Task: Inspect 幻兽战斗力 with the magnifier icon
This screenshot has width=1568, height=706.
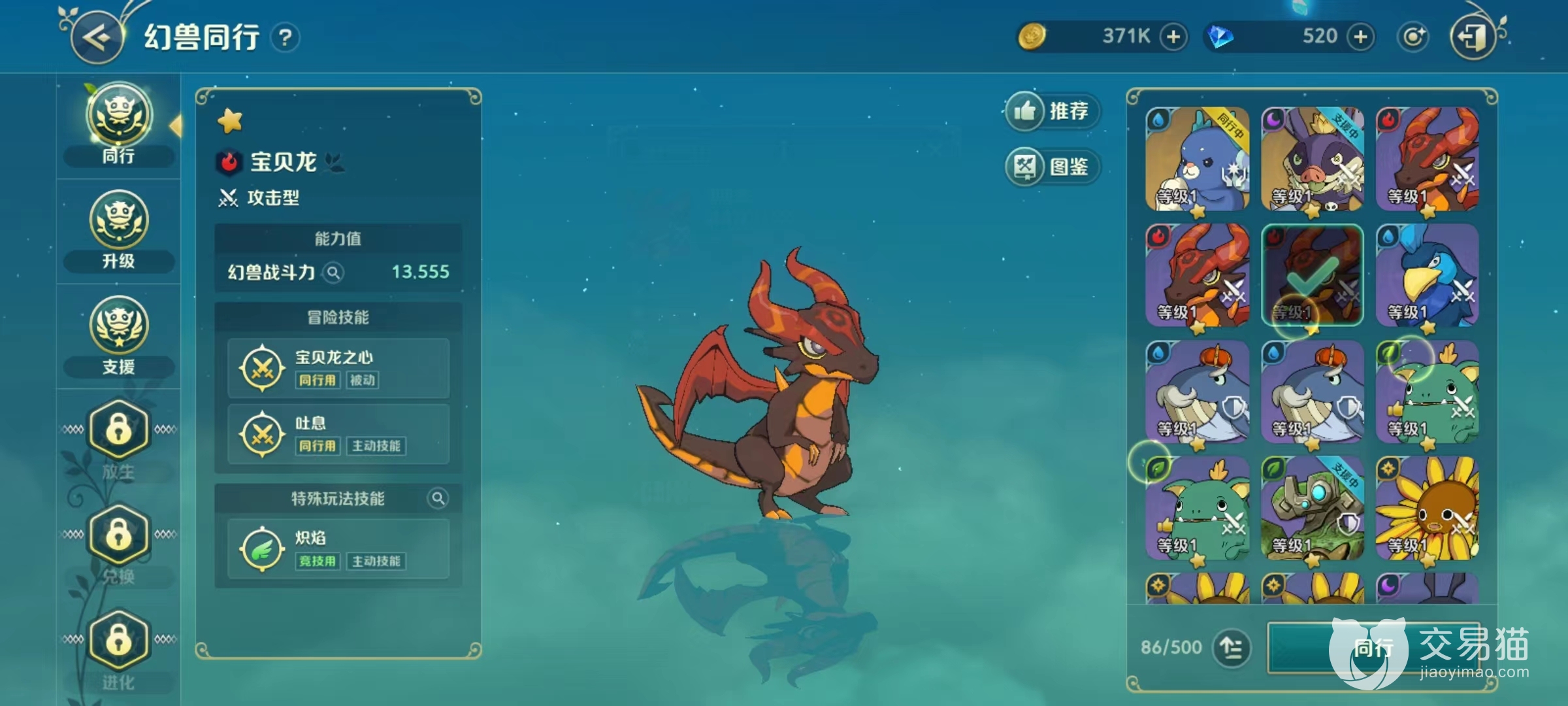Action: click(333, 273)
